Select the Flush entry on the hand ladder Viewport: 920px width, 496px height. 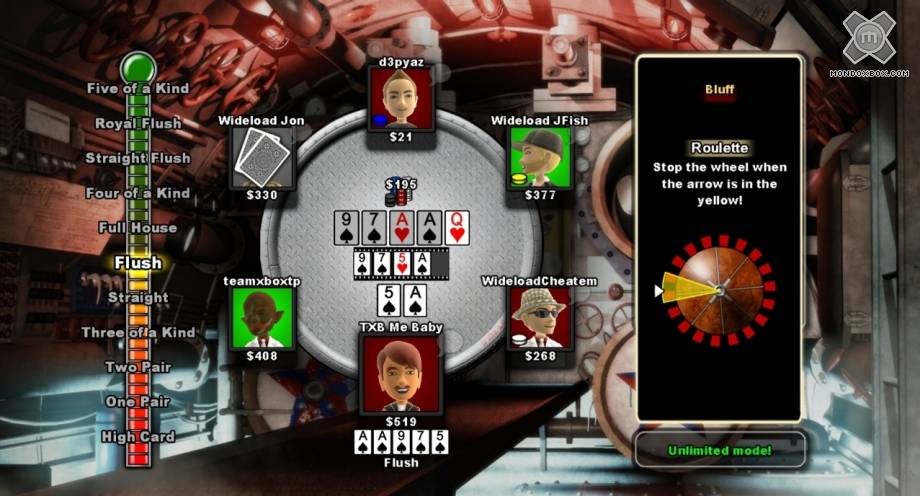coord(138,263)
